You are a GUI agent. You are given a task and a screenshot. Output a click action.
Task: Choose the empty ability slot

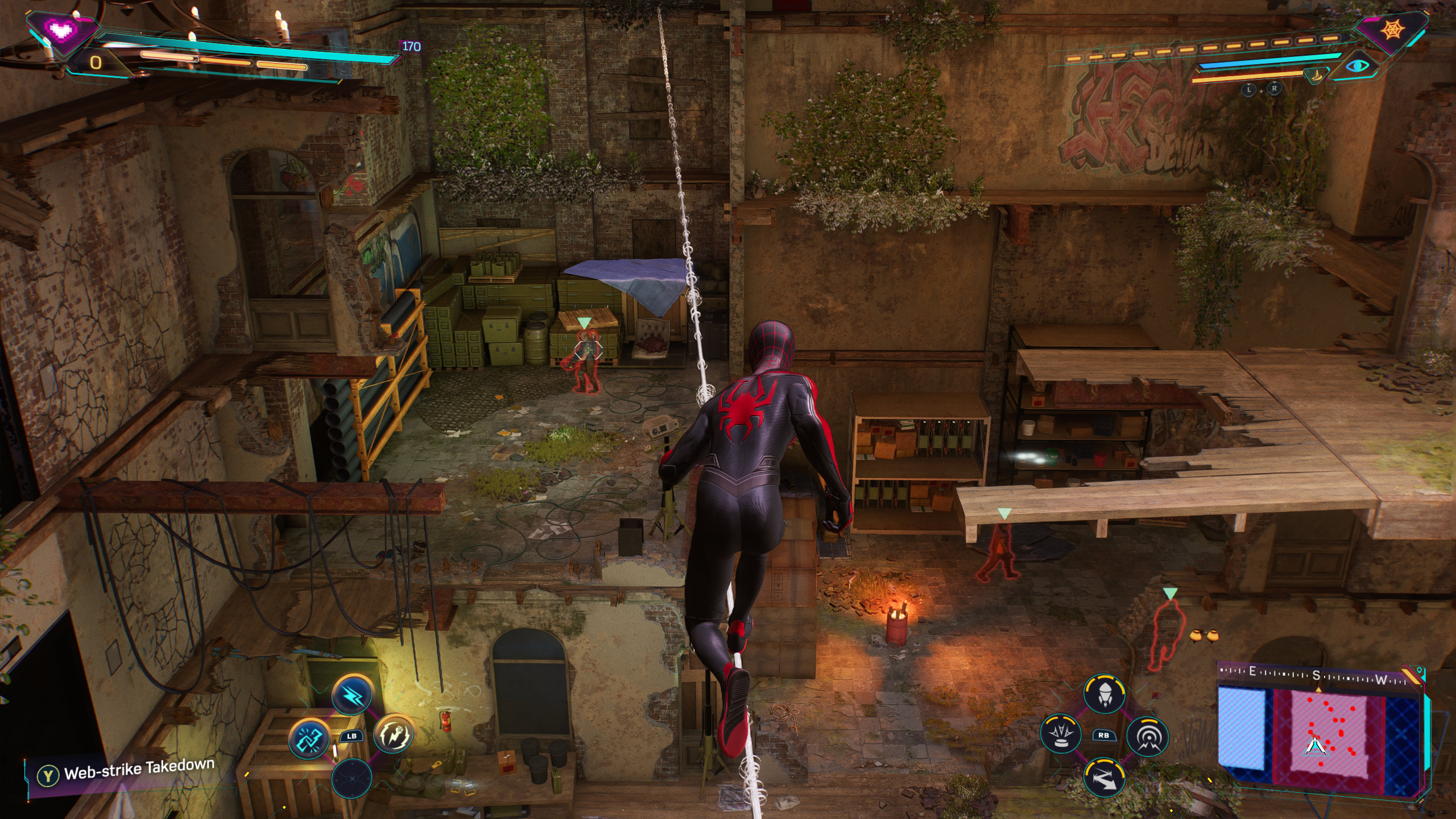[351, 778]
